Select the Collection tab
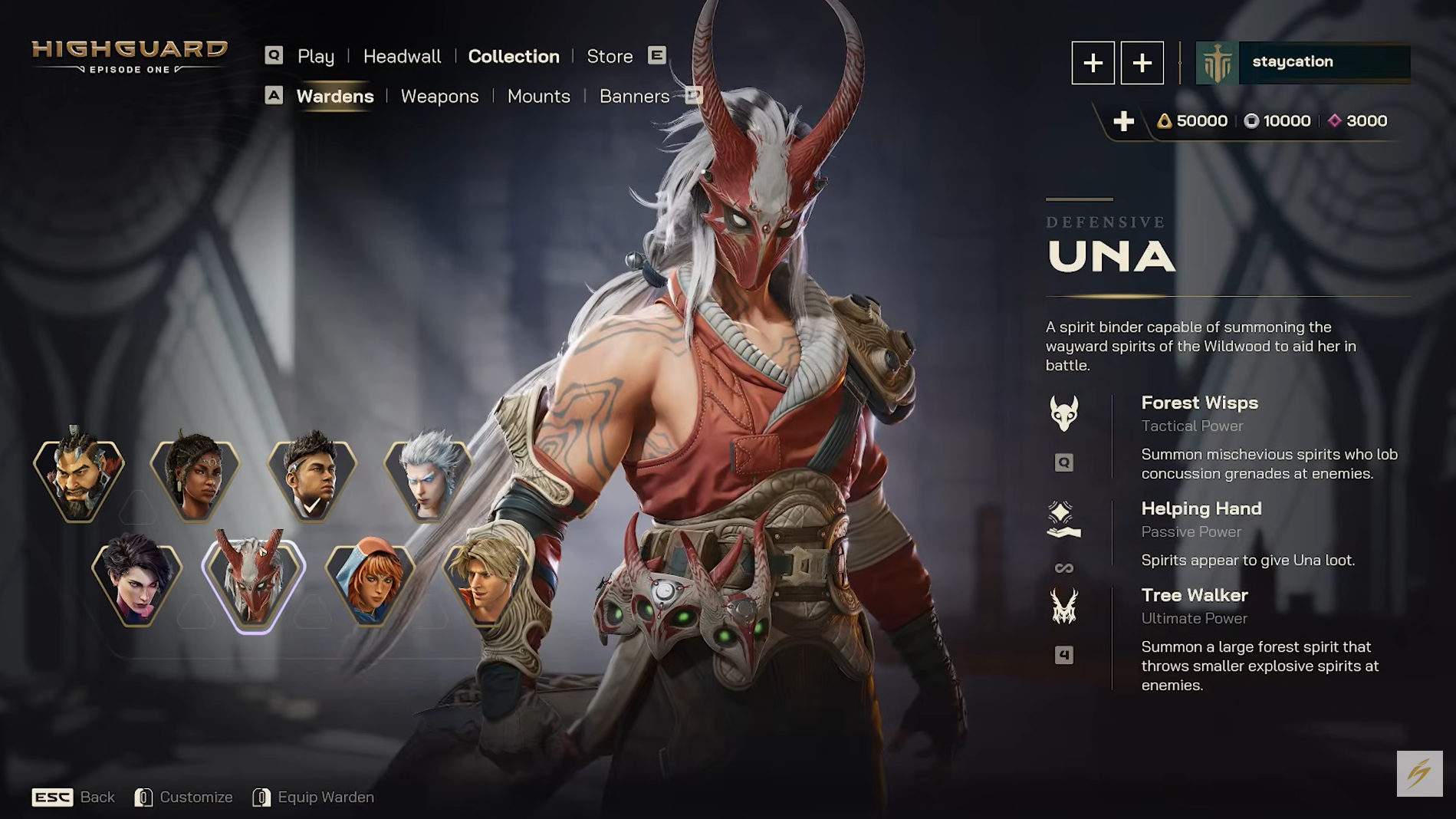Image resolution: width=1456 pixels, height=819 pixels. pos(514,57)
